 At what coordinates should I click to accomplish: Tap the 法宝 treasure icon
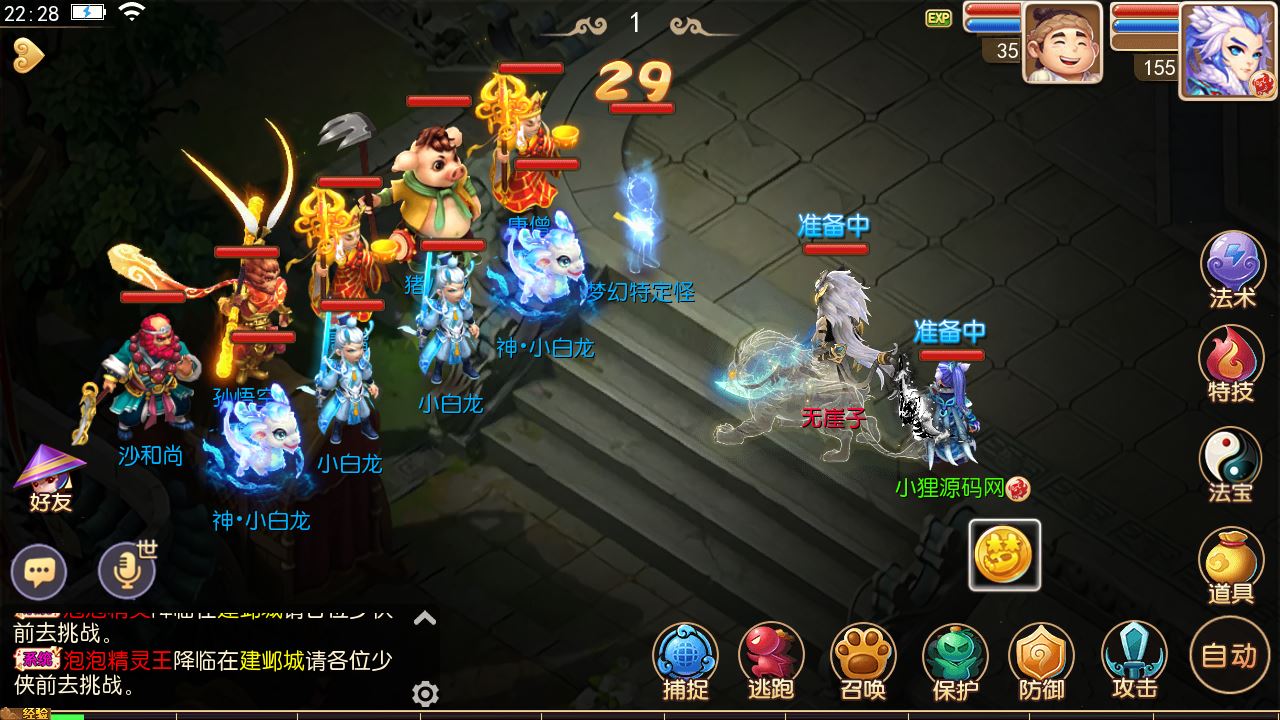(1231, 455)
